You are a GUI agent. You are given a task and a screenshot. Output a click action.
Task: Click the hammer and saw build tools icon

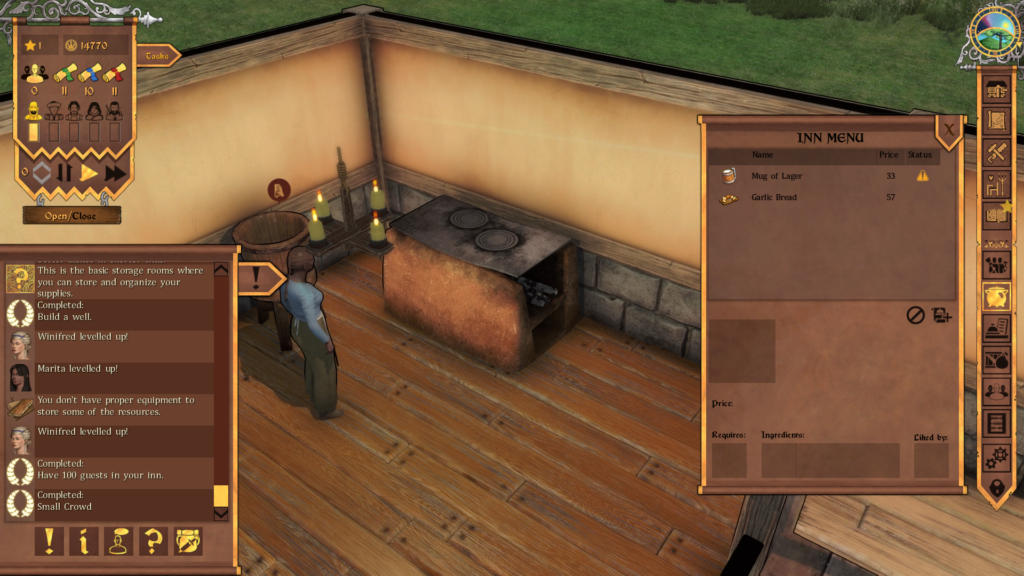point(996,153)
